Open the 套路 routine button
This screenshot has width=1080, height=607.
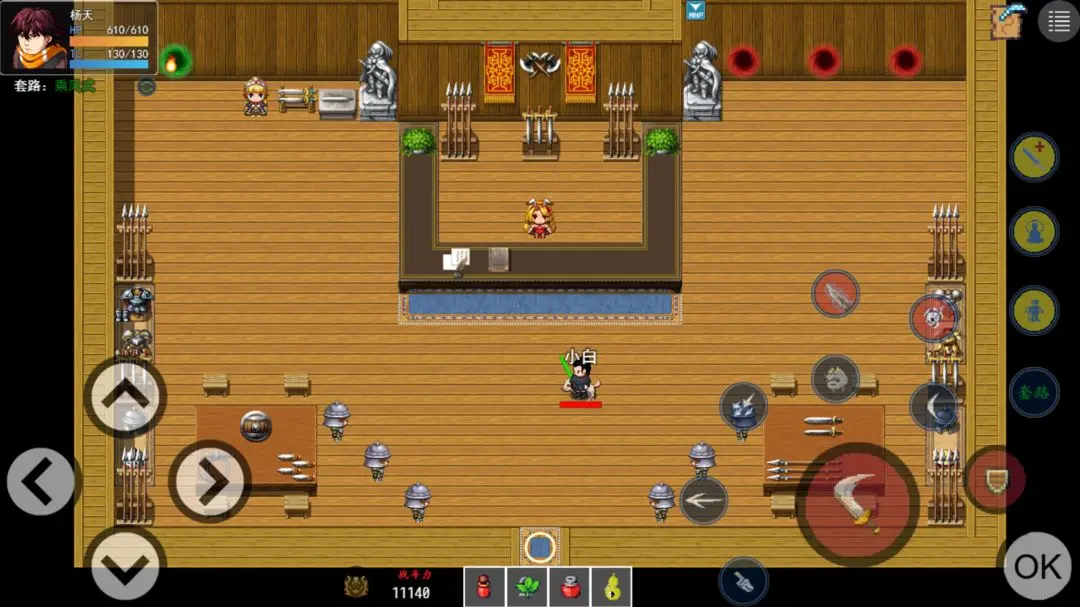coord(1033,387)
